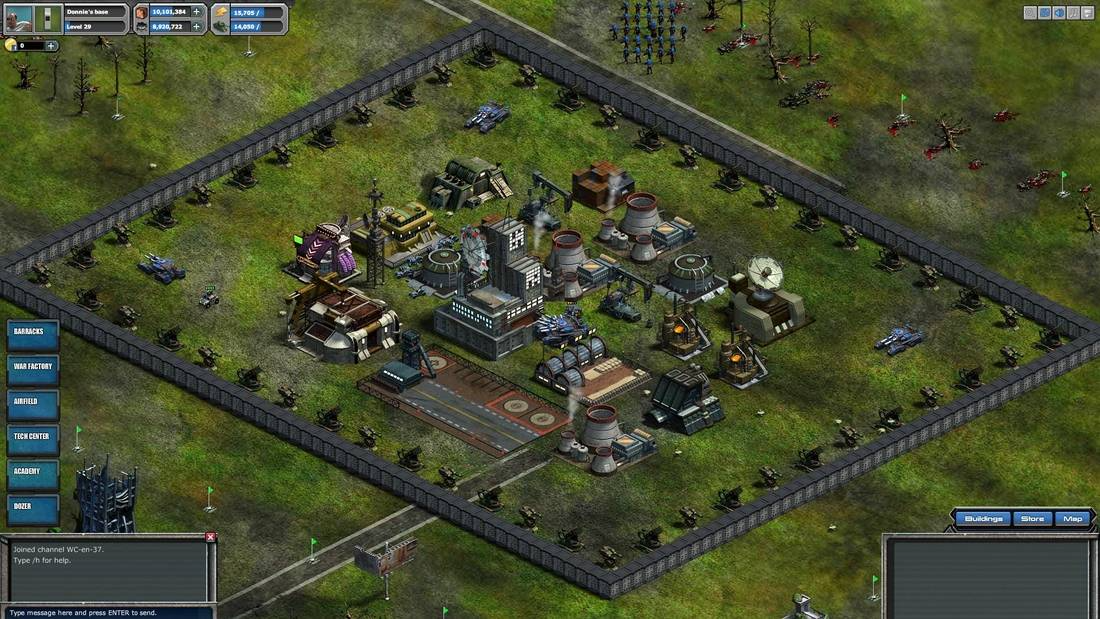The image size is (1100, 619).
Task: Toggle the music note icon
Action: 1073,13
